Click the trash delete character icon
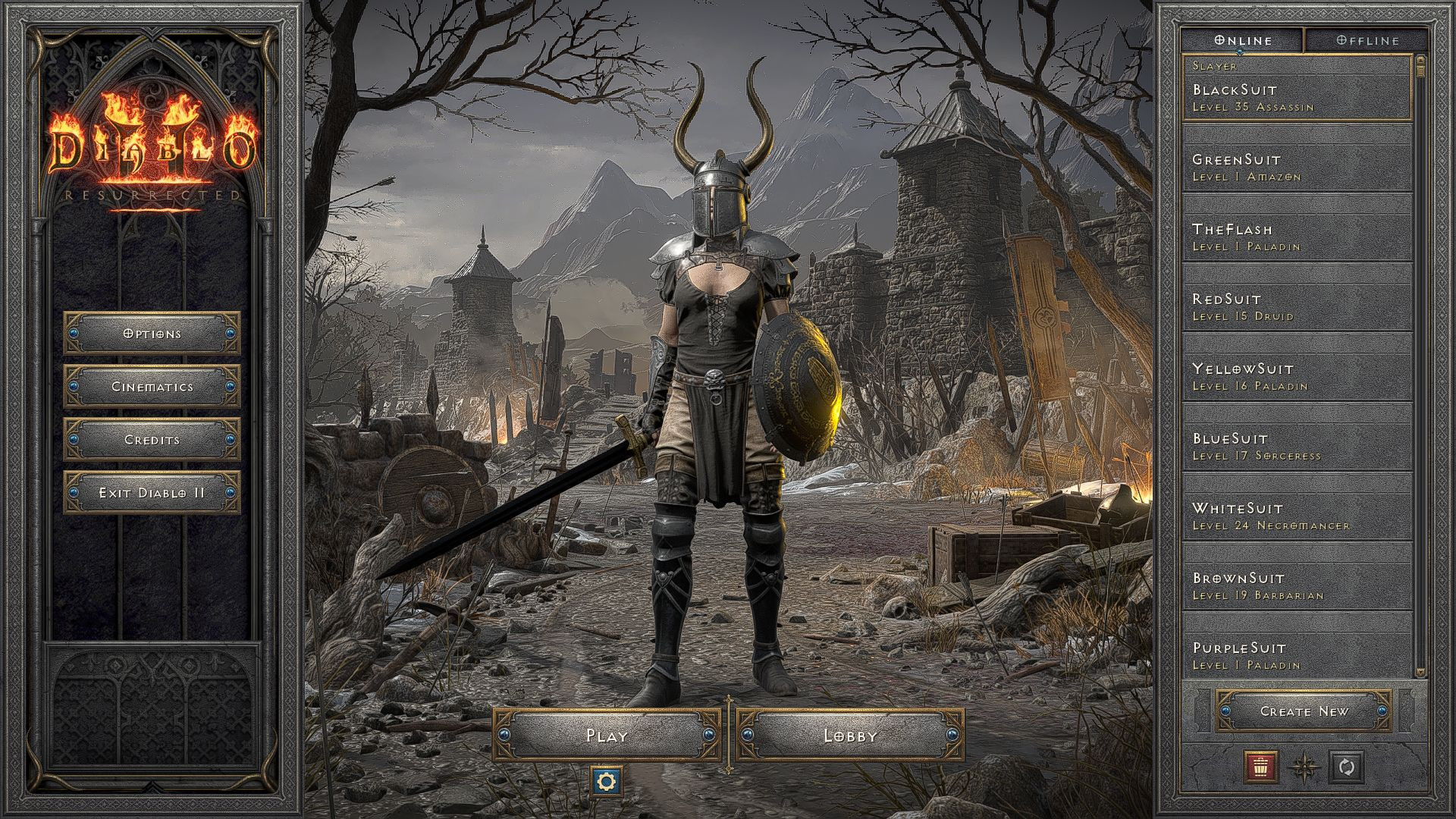Viewport: 1456px width, 819px height. click(x=1260, y=768)
